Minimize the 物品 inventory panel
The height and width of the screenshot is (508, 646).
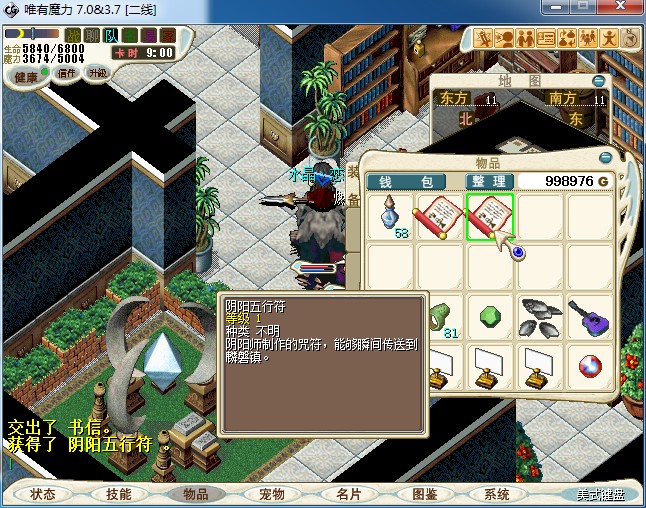pyautogui.click(x=604, y=157)
